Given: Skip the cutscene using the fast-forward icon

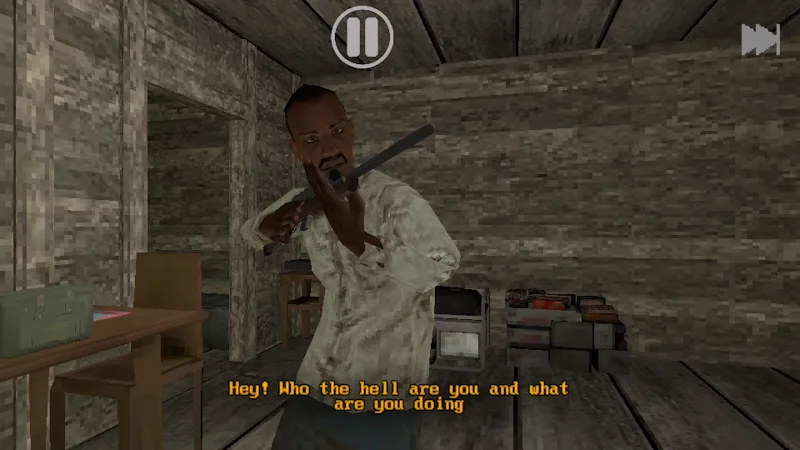Looking at the screenshot, I should click(x=760, y=39).
